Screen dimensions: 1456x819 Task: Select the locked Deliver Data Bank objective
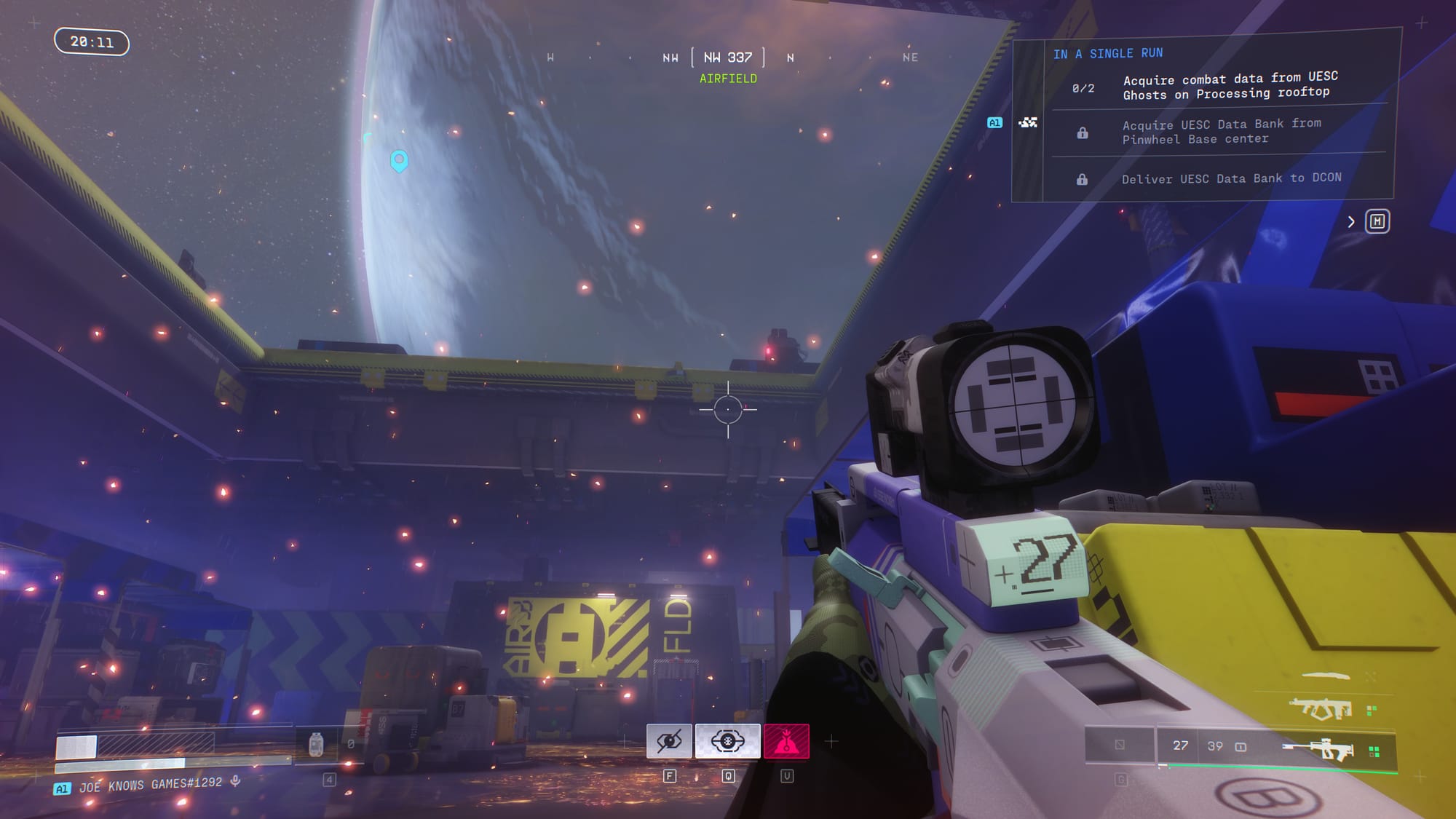1230,178
